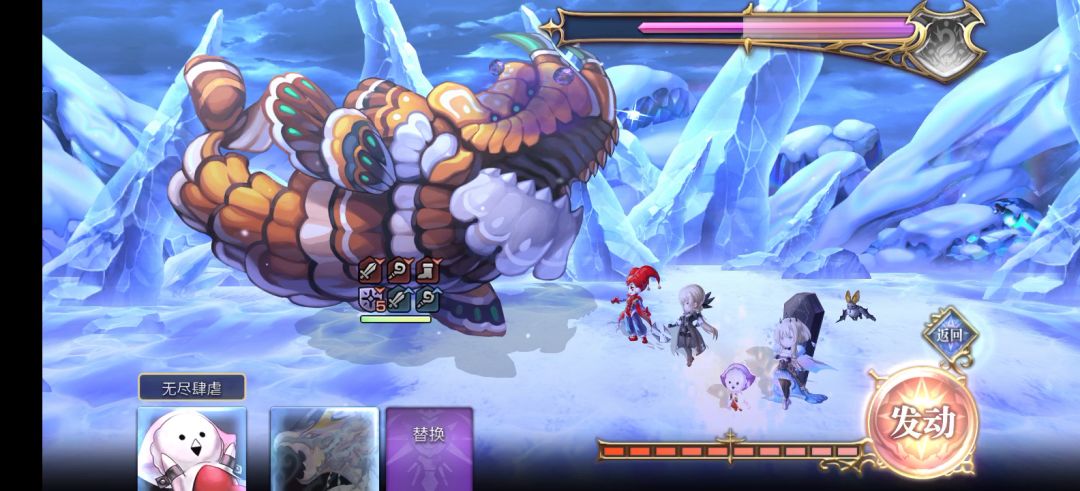The width and height of the screenshot is (1080, 491).
Task: Select the grey beast character portrait
Action: 324,447
